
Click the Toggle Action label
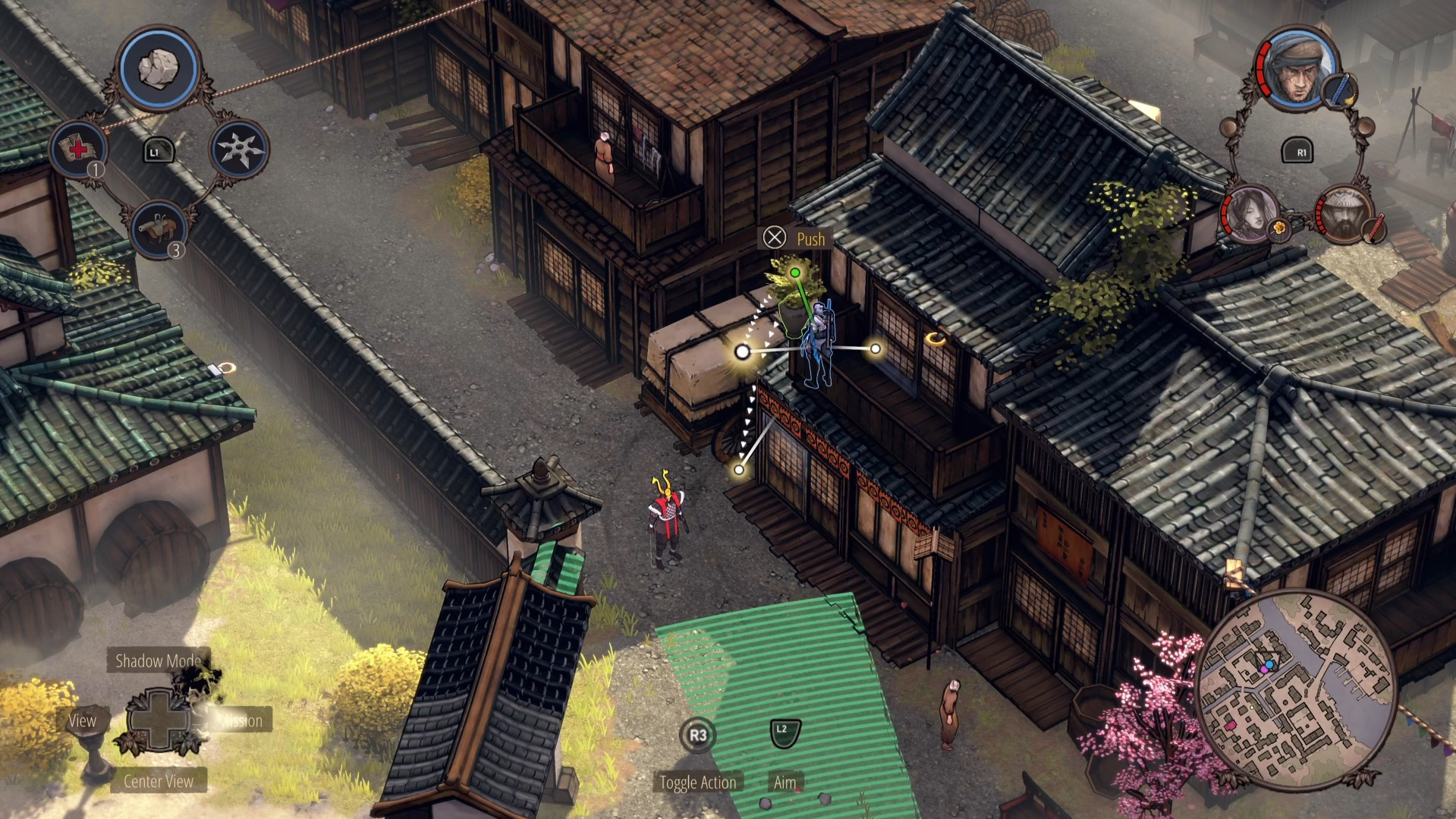pos(697,783)
